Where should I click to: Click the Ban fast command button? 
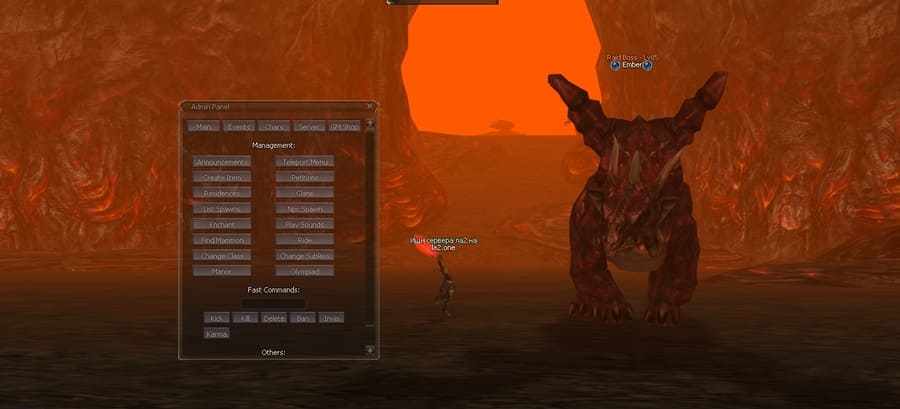tap(302, 318)
